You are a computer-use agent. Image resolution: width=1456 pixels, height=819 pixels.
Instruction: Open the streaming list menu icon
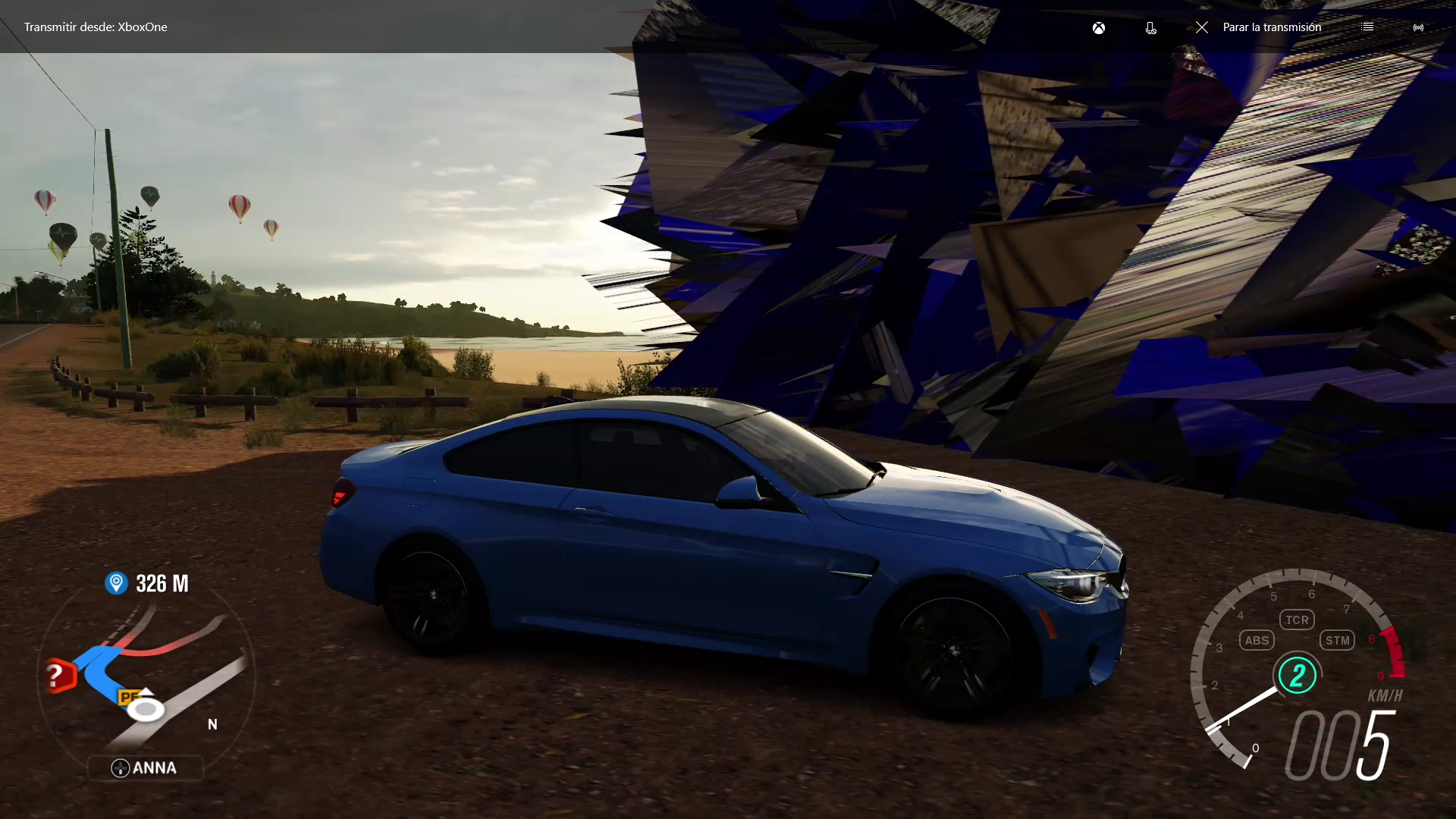[1367, 27]
